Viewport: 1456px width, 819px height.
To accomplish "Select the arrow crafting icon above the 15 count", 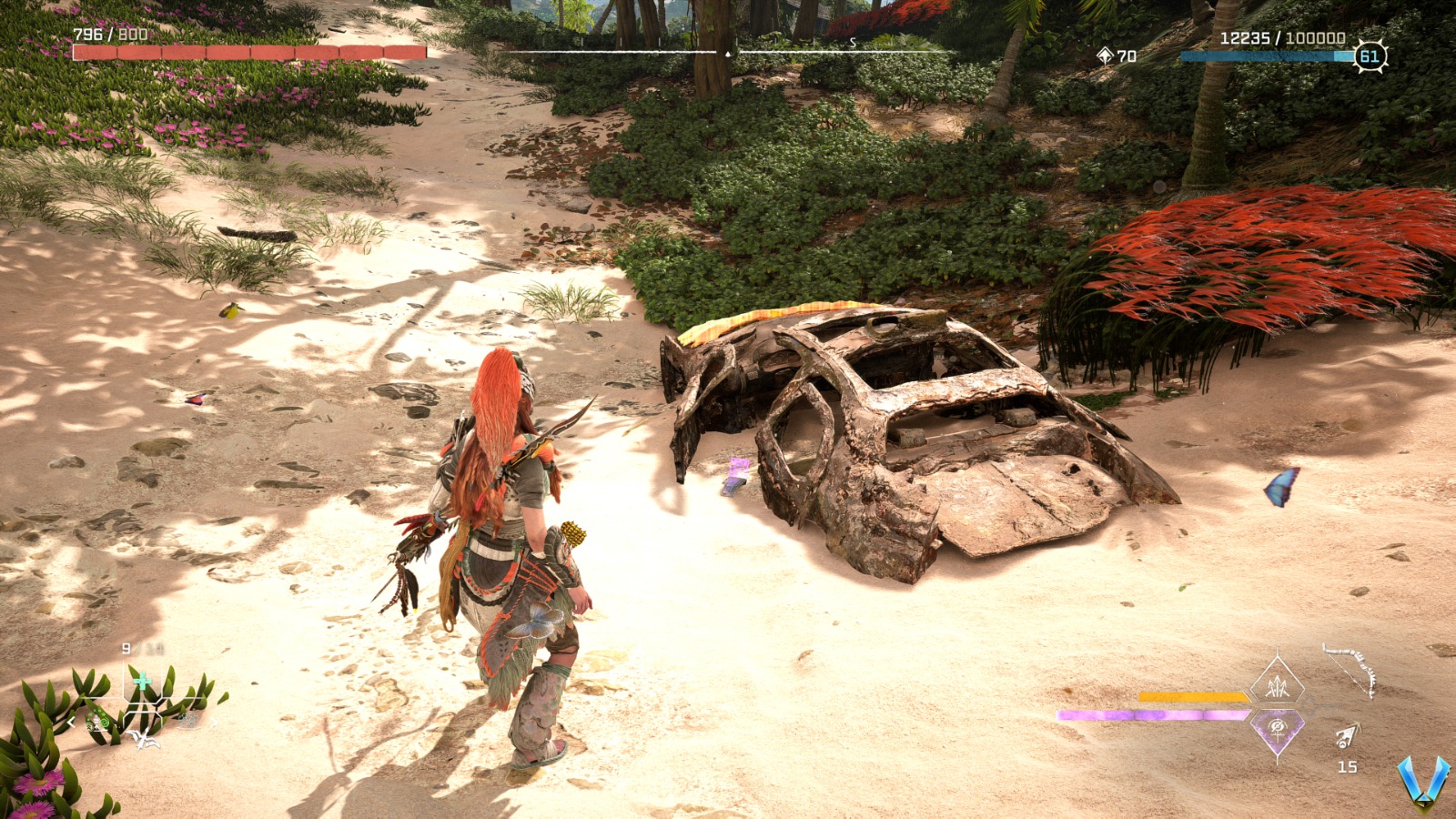I will coord(1349,735).
